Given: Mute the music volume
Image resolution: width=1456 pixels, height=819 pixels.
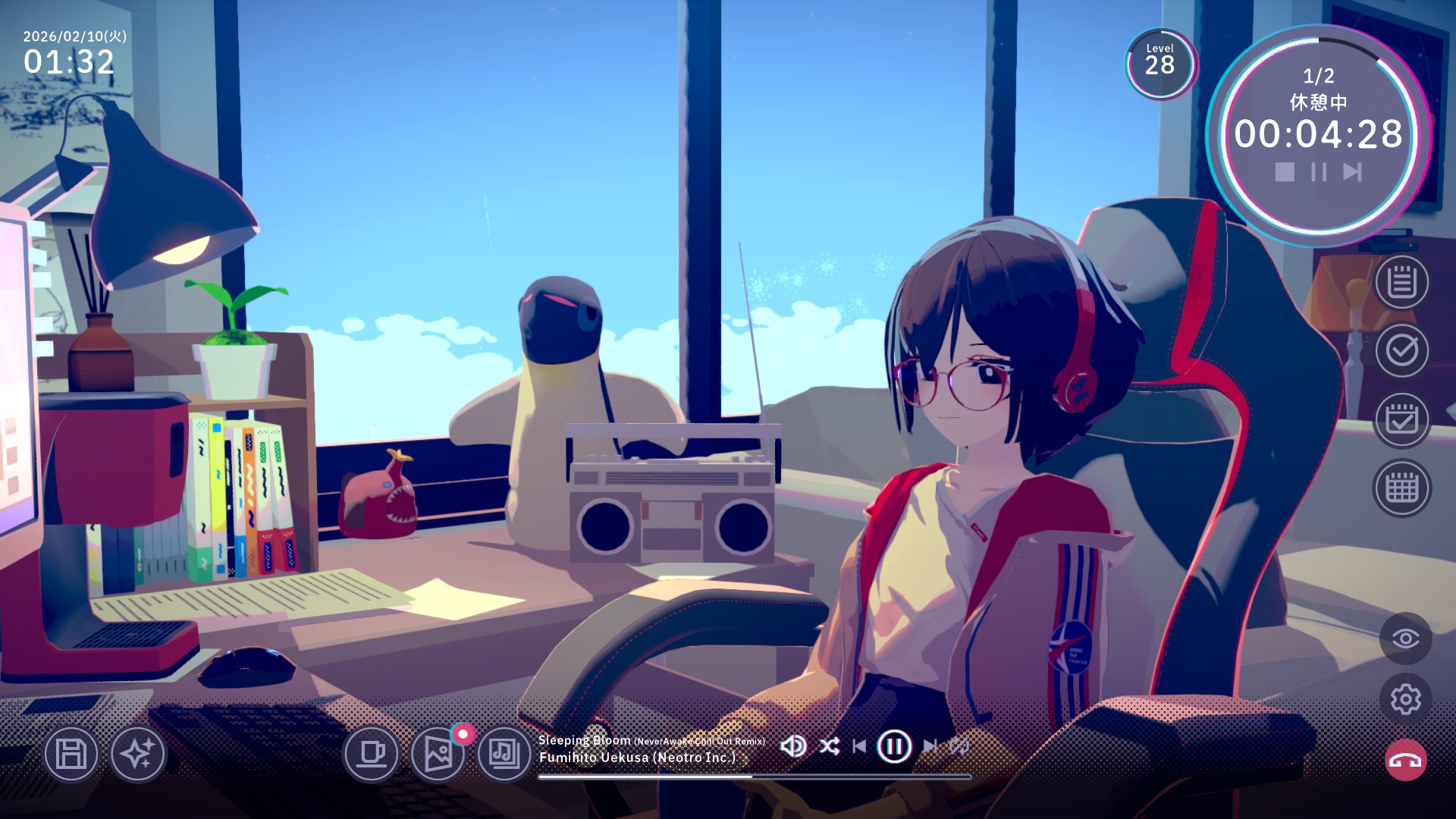Looking at the screenshot, I should (x=793, y=746).
